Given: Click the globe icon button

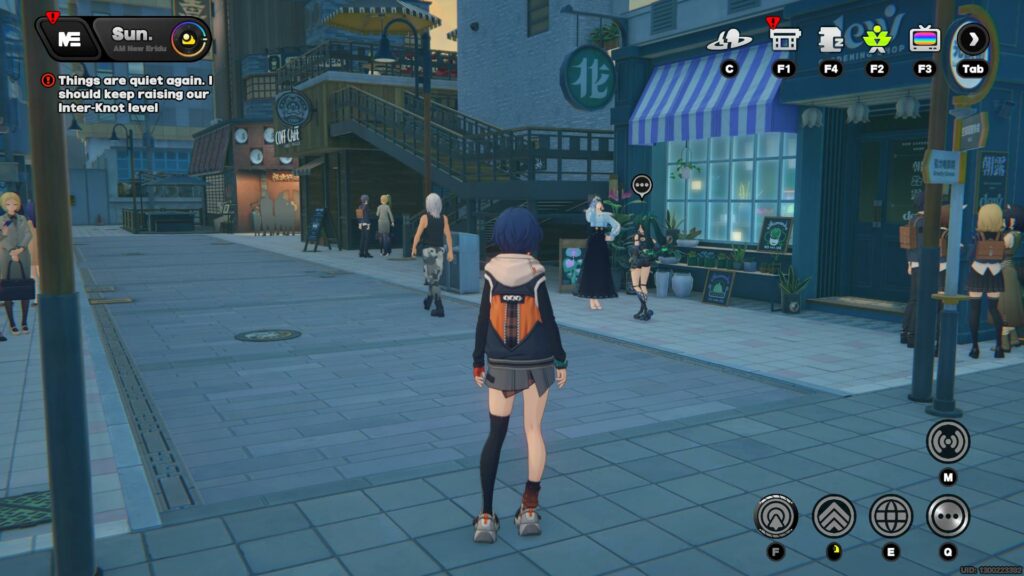Looking at the screenshot, I should tap(890, 516).
